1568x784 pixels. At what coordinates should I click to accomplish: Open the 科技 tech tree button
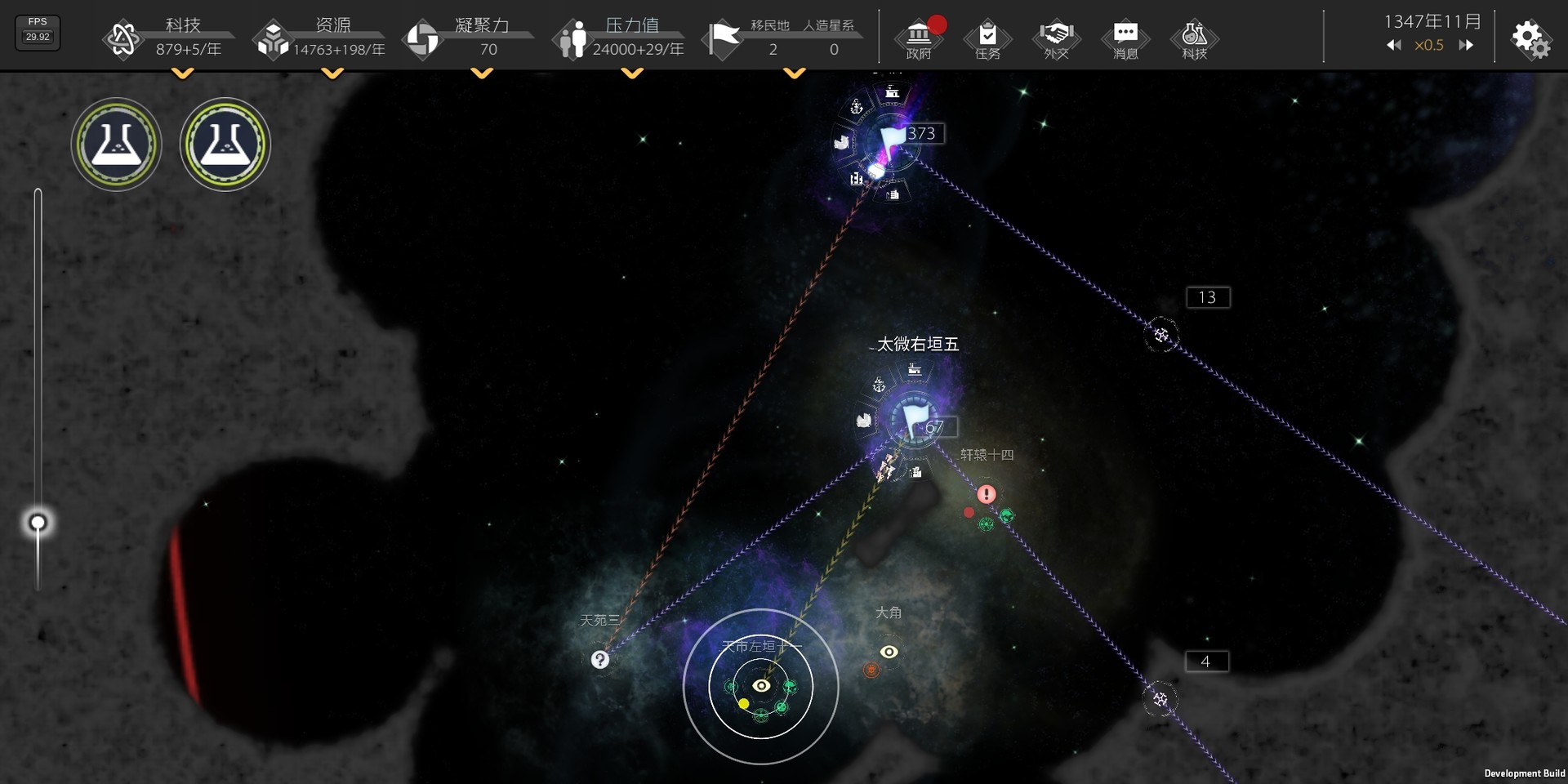1194,38
